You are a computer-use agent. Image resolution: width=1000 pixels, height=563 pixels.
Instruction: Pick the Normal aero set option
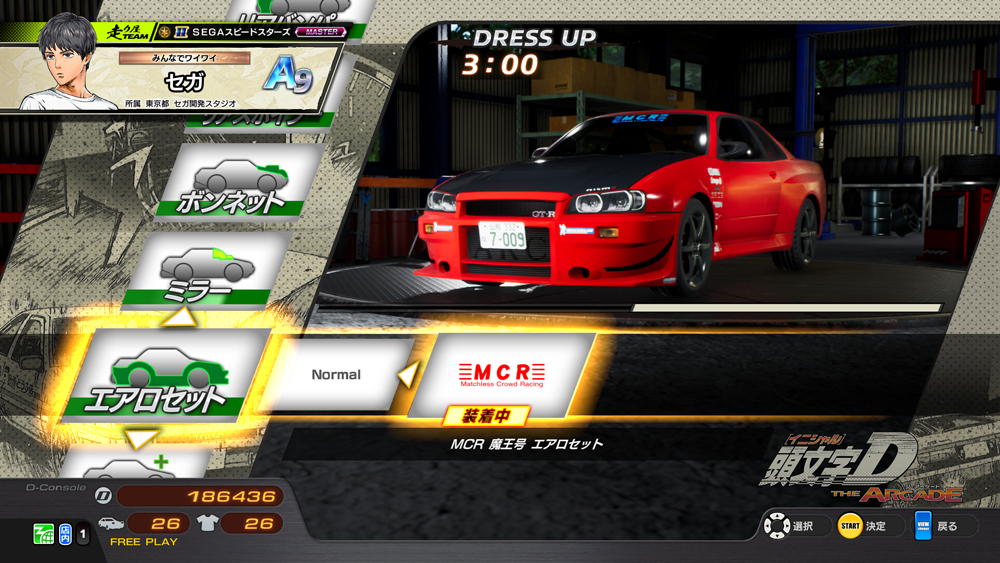coord(337,374)
